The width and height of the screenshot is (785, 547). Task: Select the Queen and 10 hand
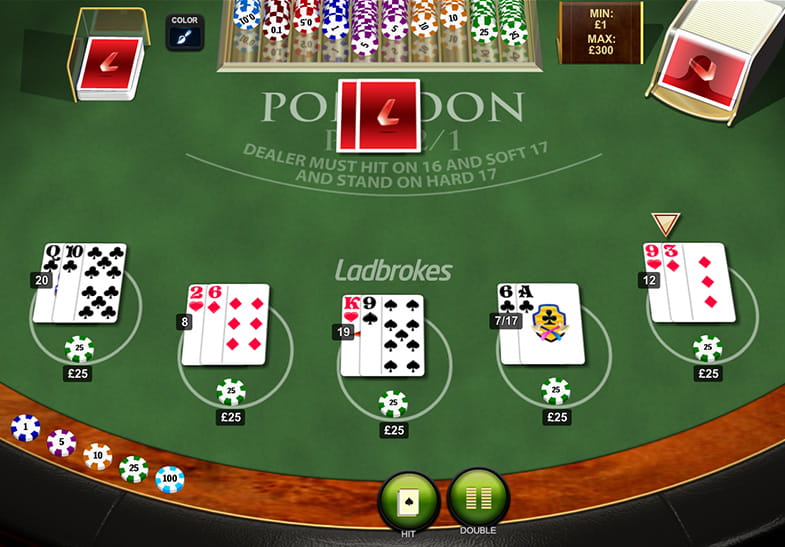(x=83, y=283)
